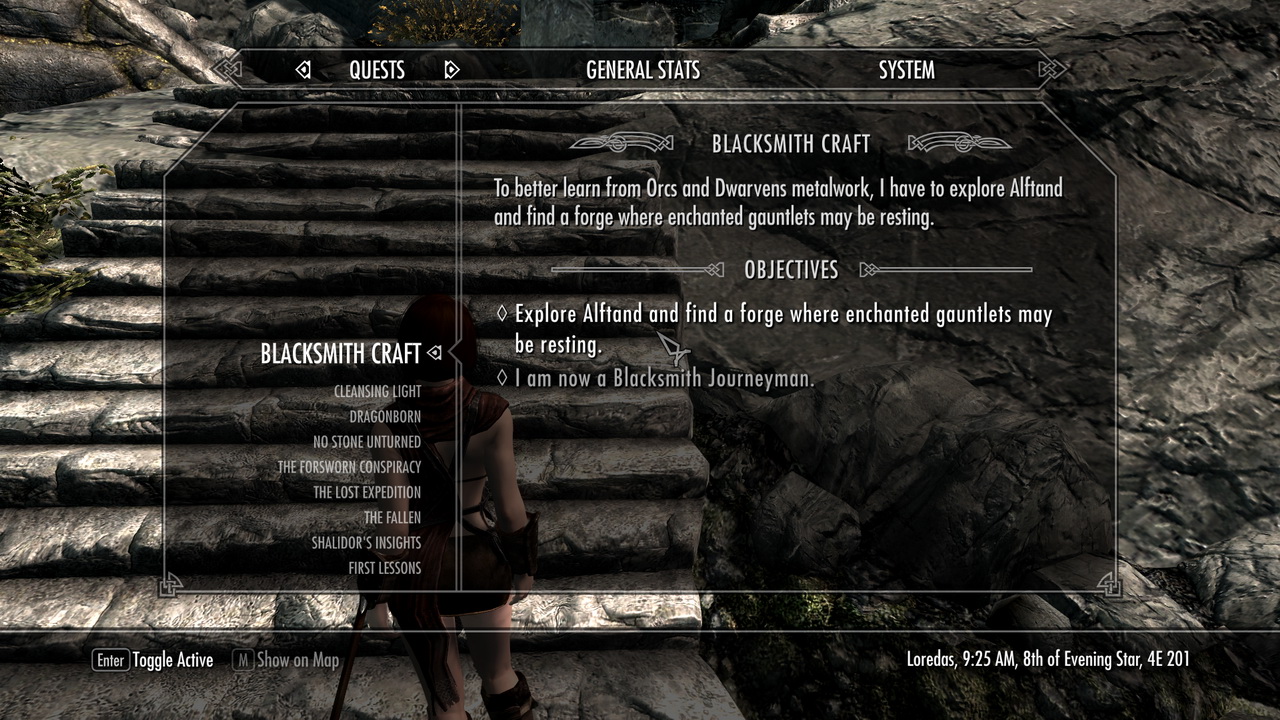Select the Dragonborn quest entry
This screenshot has height=720, width=1280.
(384, 417)
